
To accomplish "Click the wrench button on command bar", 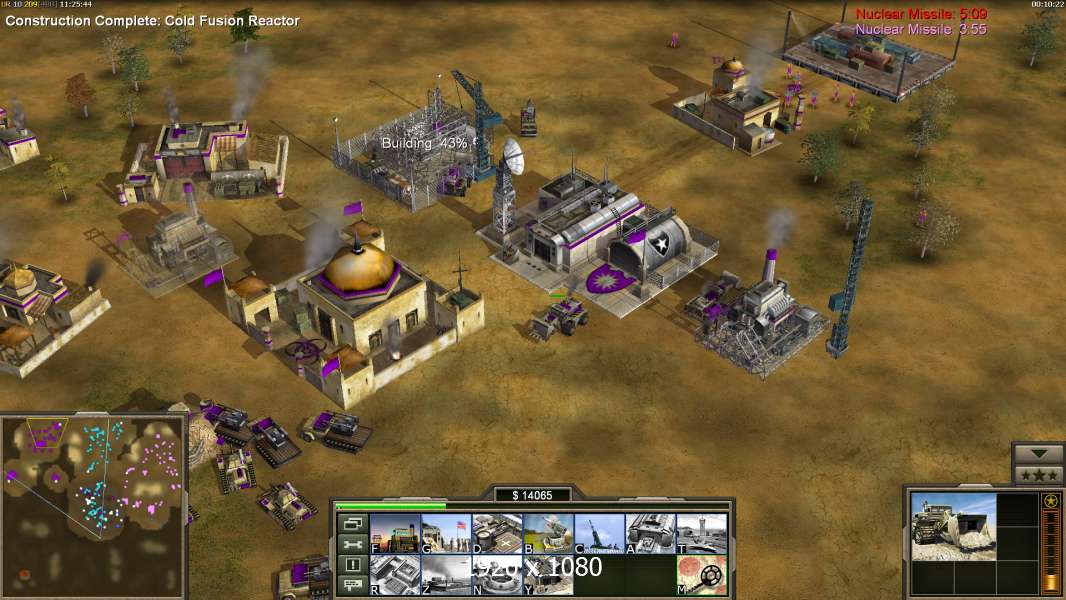I will tap(352, 544).
